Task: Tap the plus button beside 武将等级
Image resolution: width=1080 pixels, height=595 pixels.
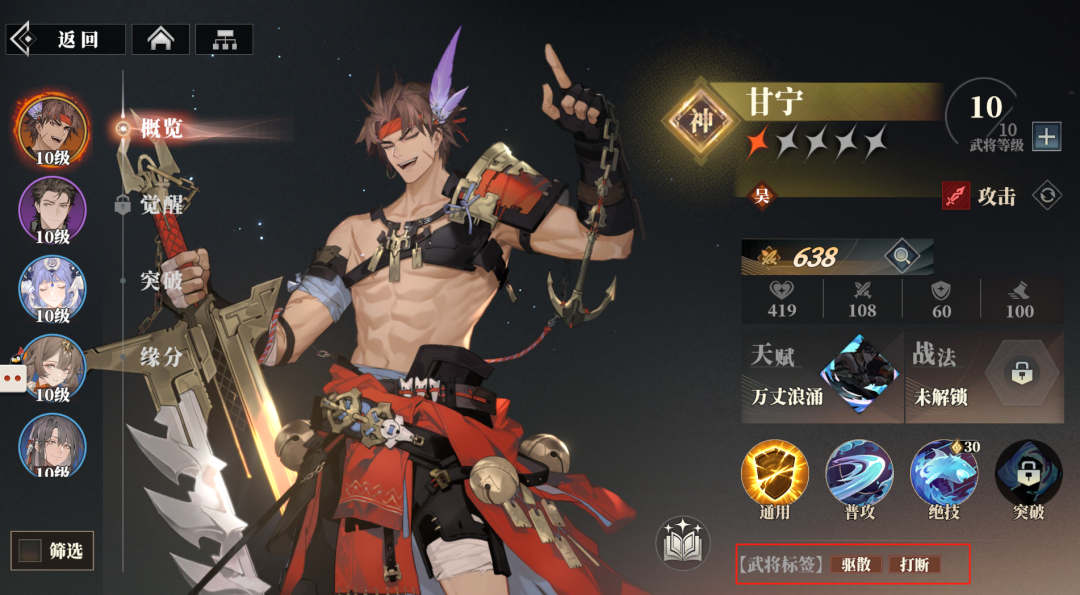Action: click(1046, 137)
